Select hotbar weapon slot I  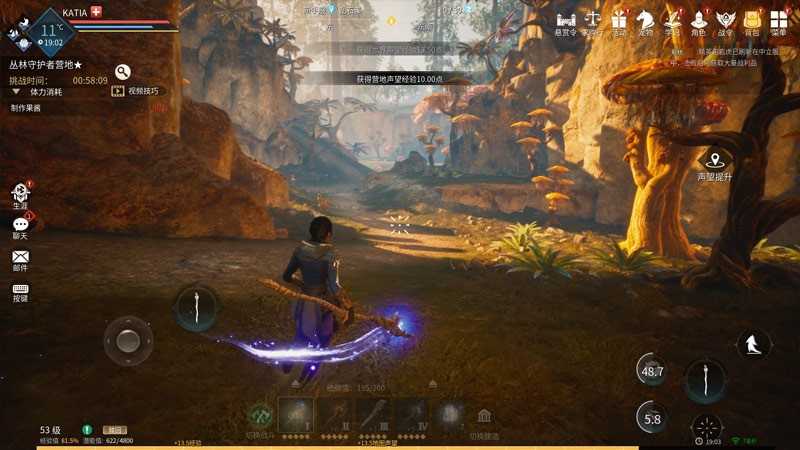(297, 414)
